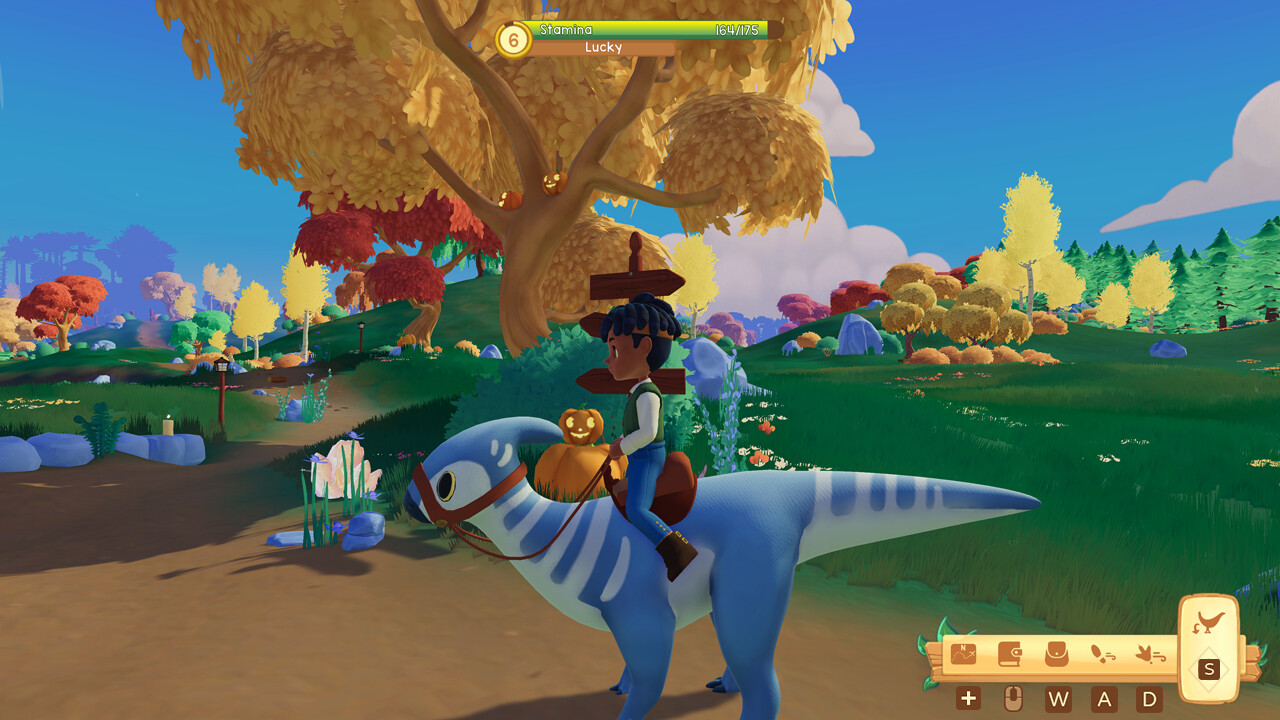Click the leaf decoration beside the hotbar
Image resolution: width=1280 pixels, height=720 pixels.
tap(947, 626)
